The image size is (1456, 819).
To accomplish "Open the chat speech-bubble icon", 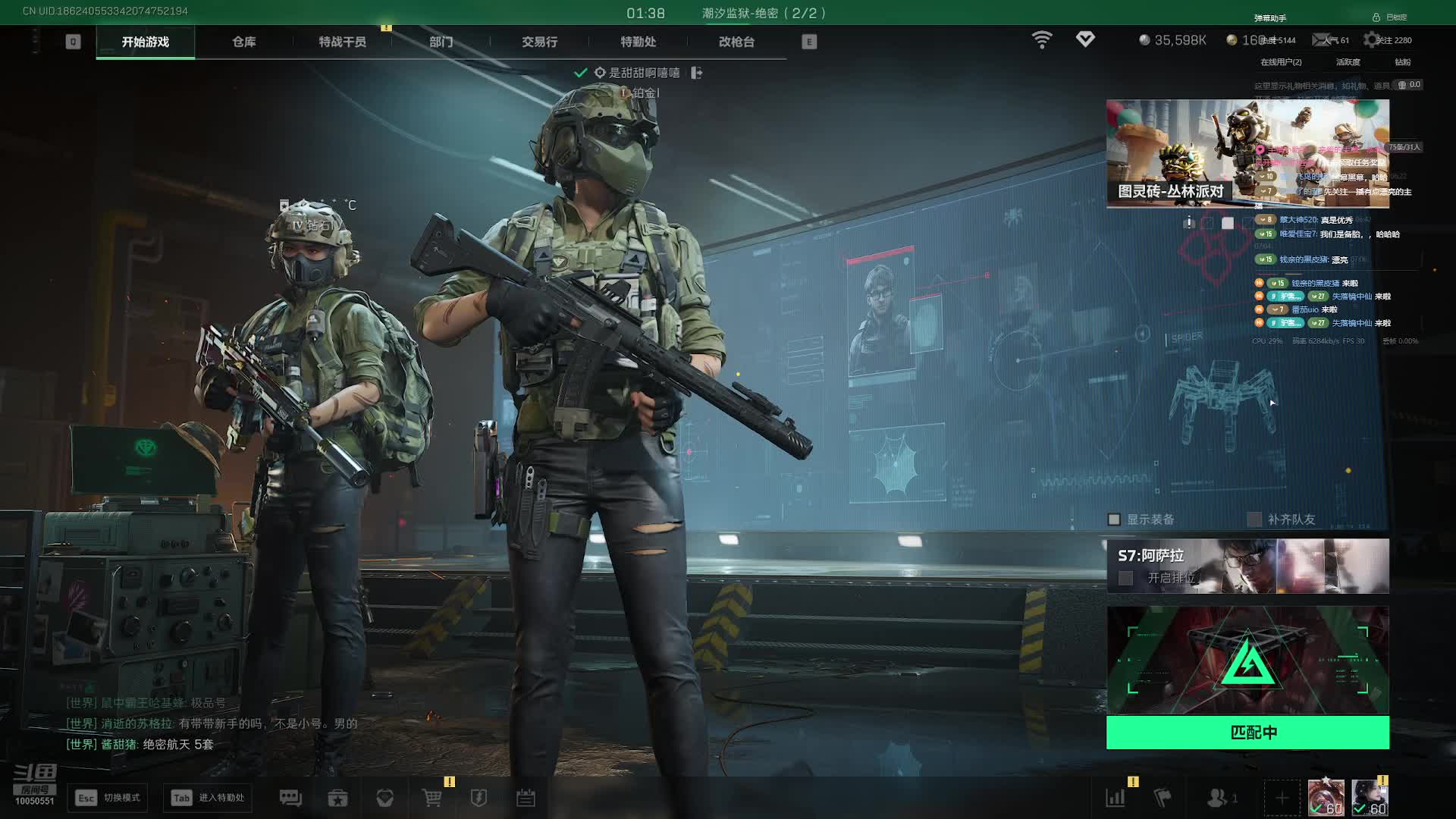I will tap(290, 798).
